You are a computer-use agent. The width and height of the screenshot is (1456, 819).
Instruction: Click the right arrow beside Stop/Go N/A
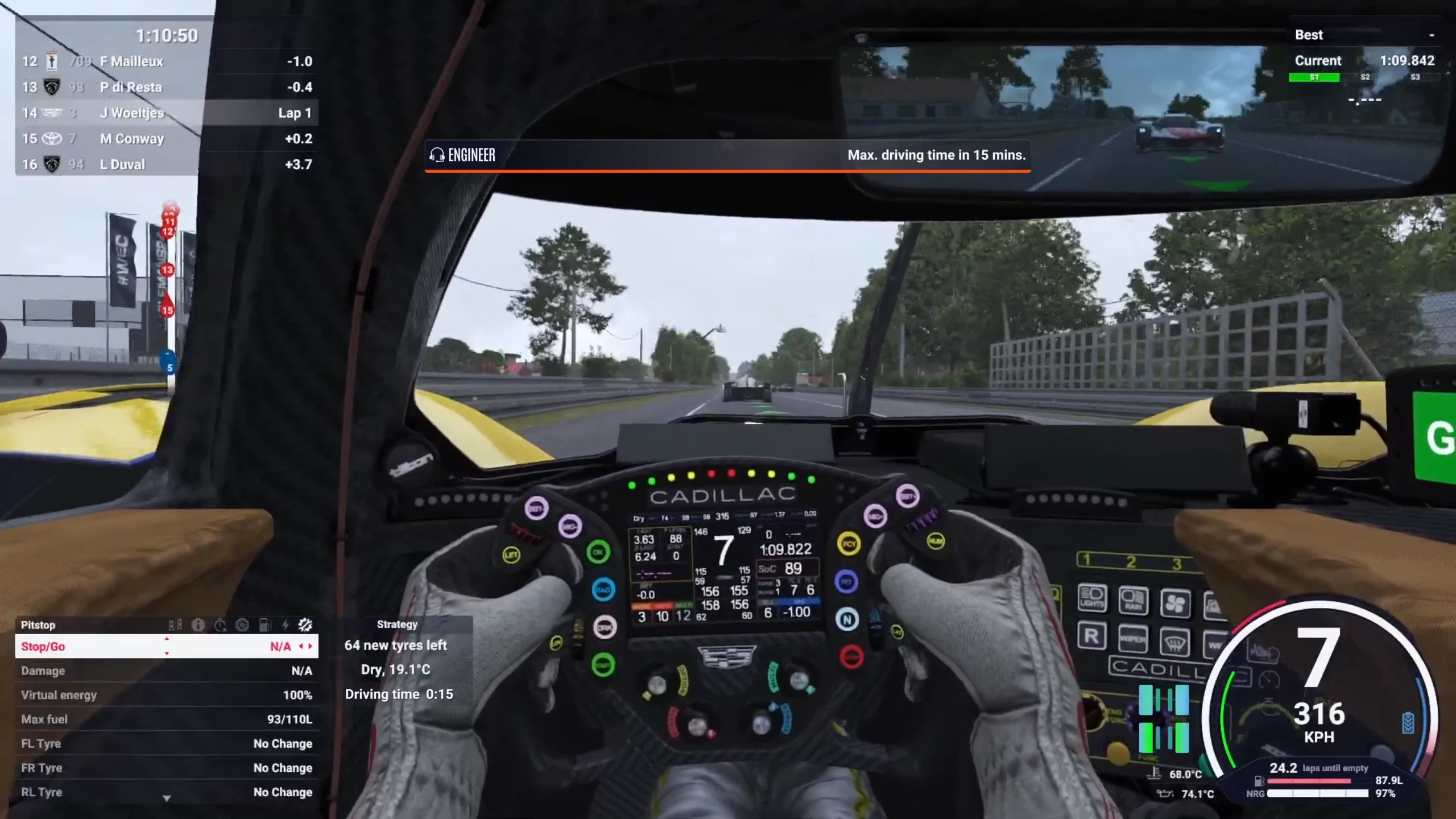[310, 647]
